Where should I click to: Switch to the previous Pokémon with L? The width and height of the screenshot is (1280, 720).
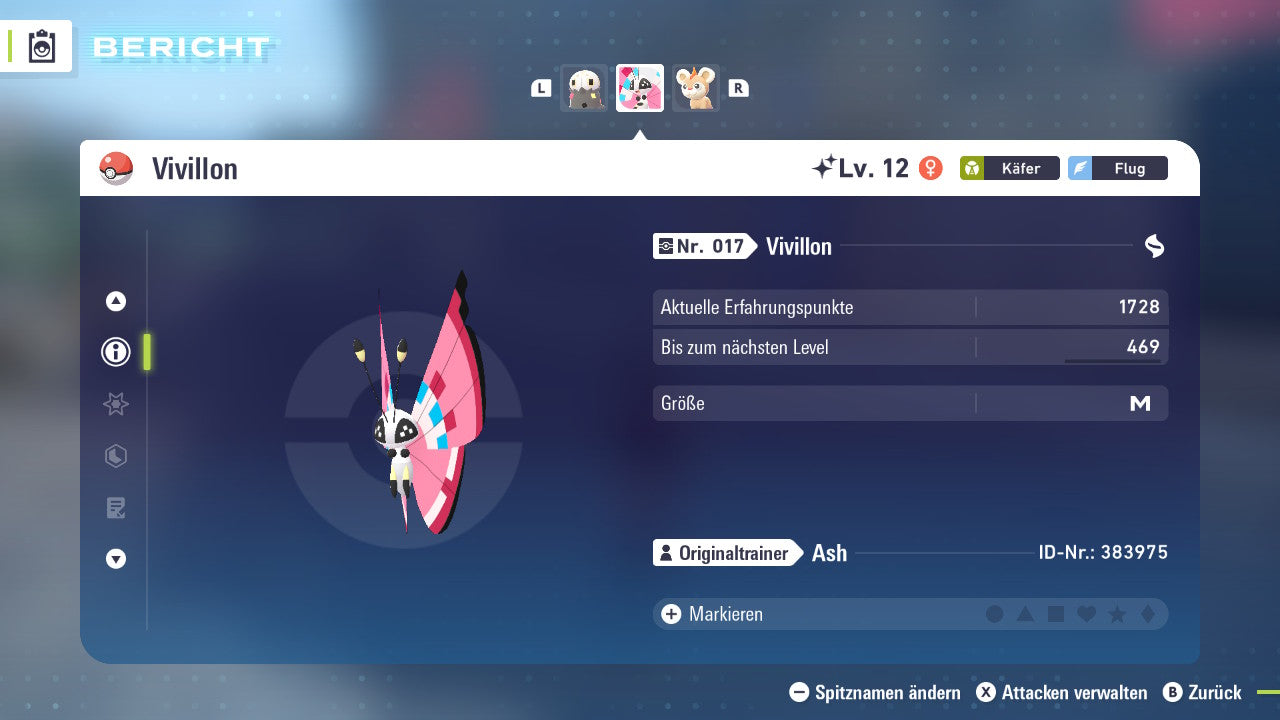[540, 88]
